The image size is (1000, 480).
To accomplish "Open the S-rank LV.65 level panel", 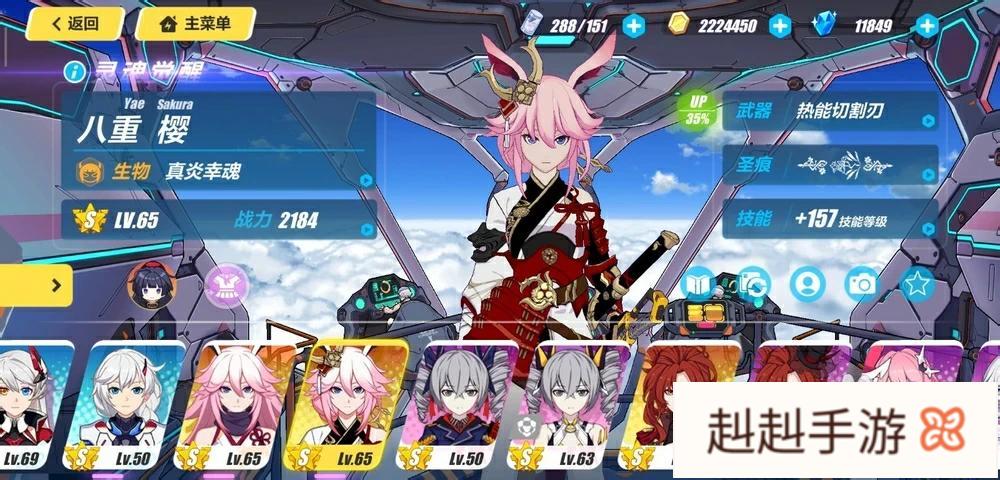I will point(220,220).
